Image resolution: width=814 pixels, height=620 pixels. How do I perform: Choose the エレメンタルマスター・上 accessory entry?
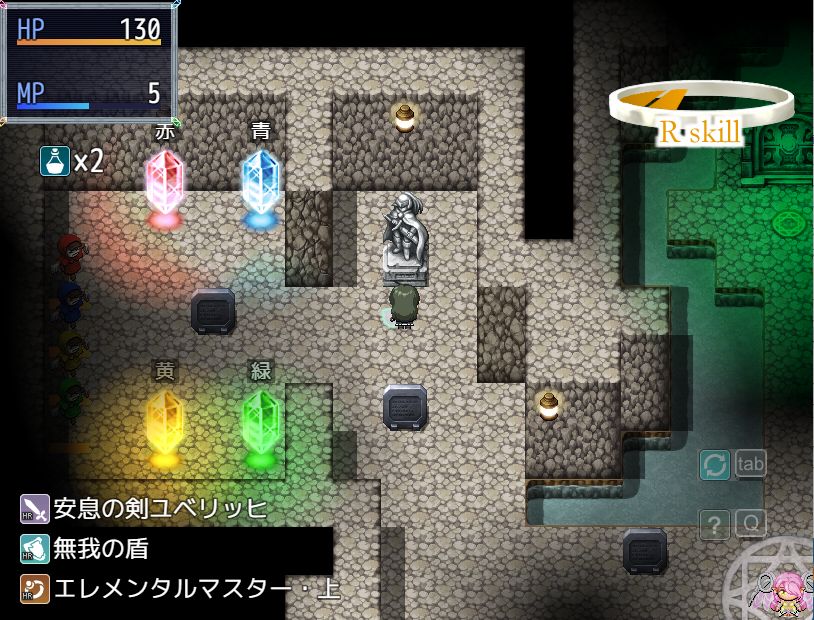click(x=180, y=588)
